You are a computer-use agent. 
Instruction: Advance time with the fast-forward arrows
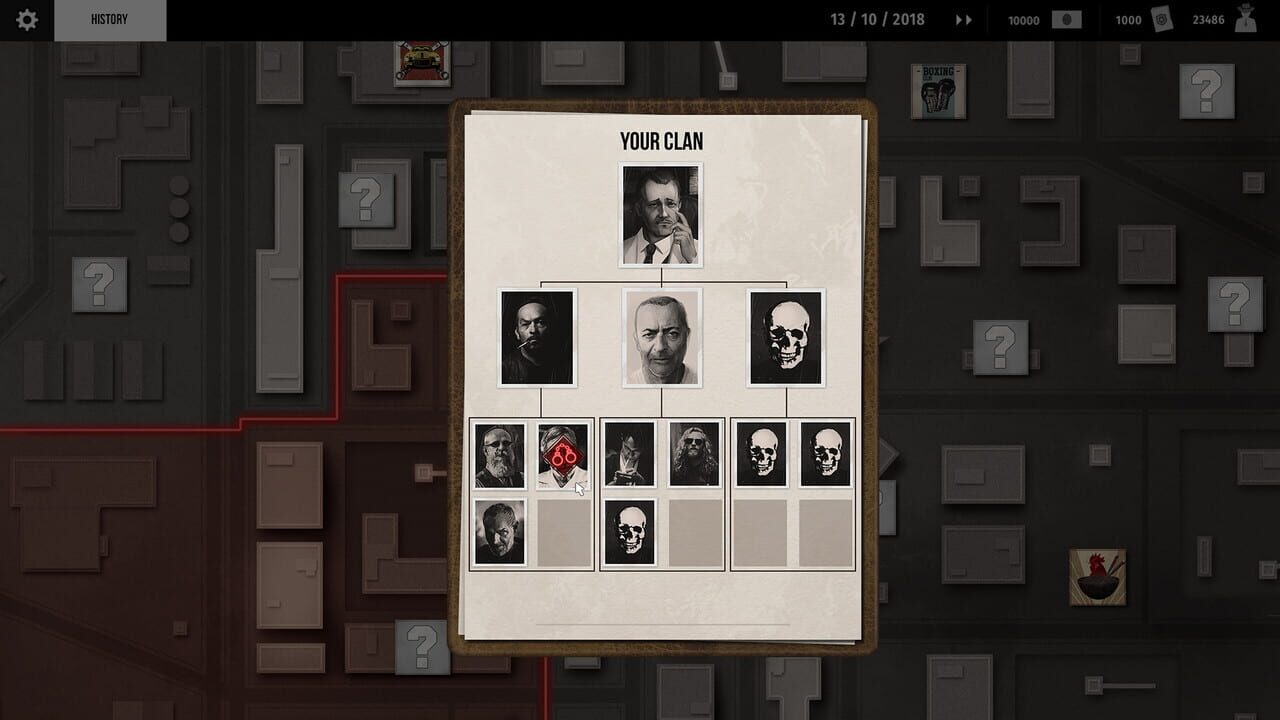point(962,18)
